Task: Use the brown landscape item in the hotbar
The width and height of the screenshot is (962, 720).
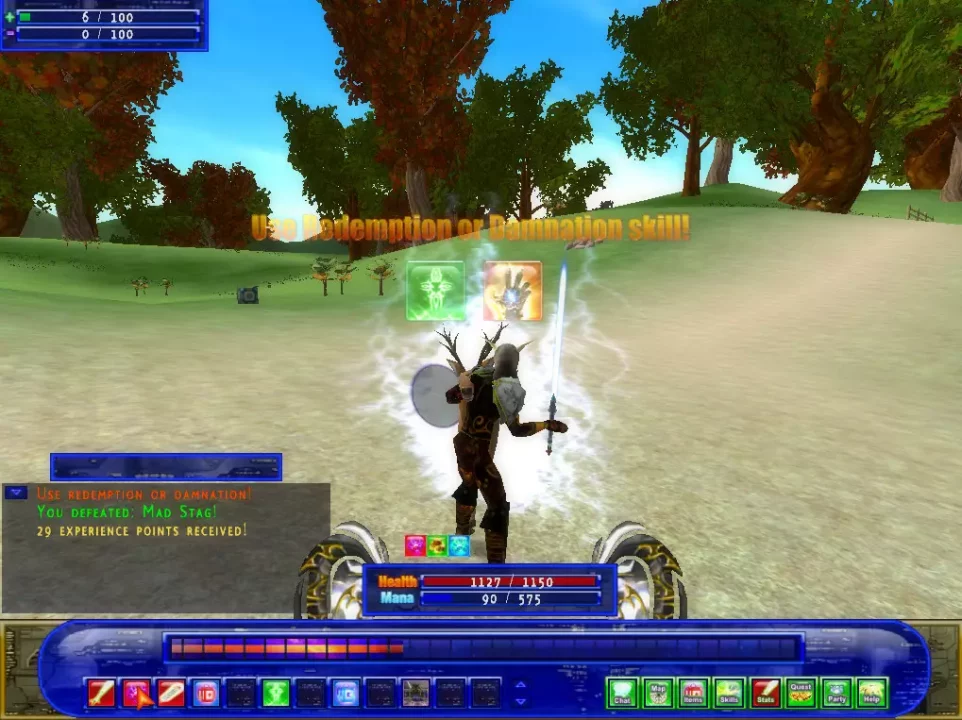Action: (x=415, y=693)
